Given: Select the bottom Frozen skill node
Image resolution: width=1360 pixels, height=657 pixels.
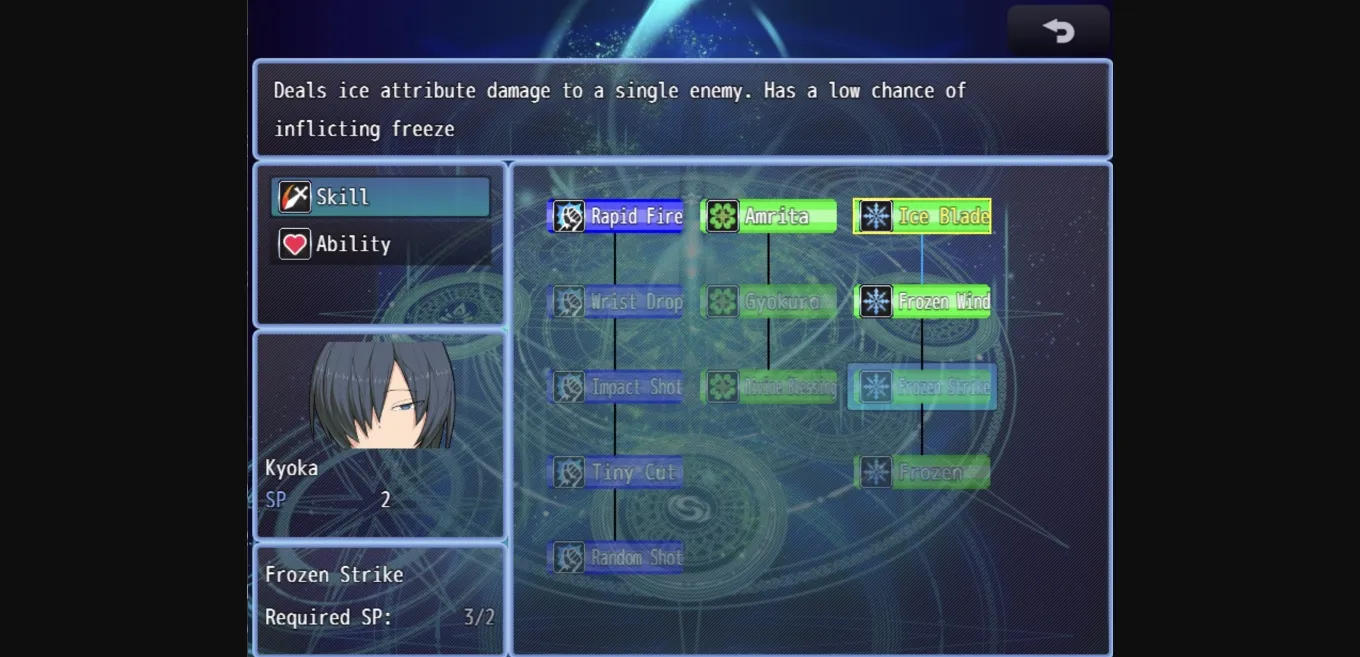Looking at the screenshot, I should [x=922, y=472].
